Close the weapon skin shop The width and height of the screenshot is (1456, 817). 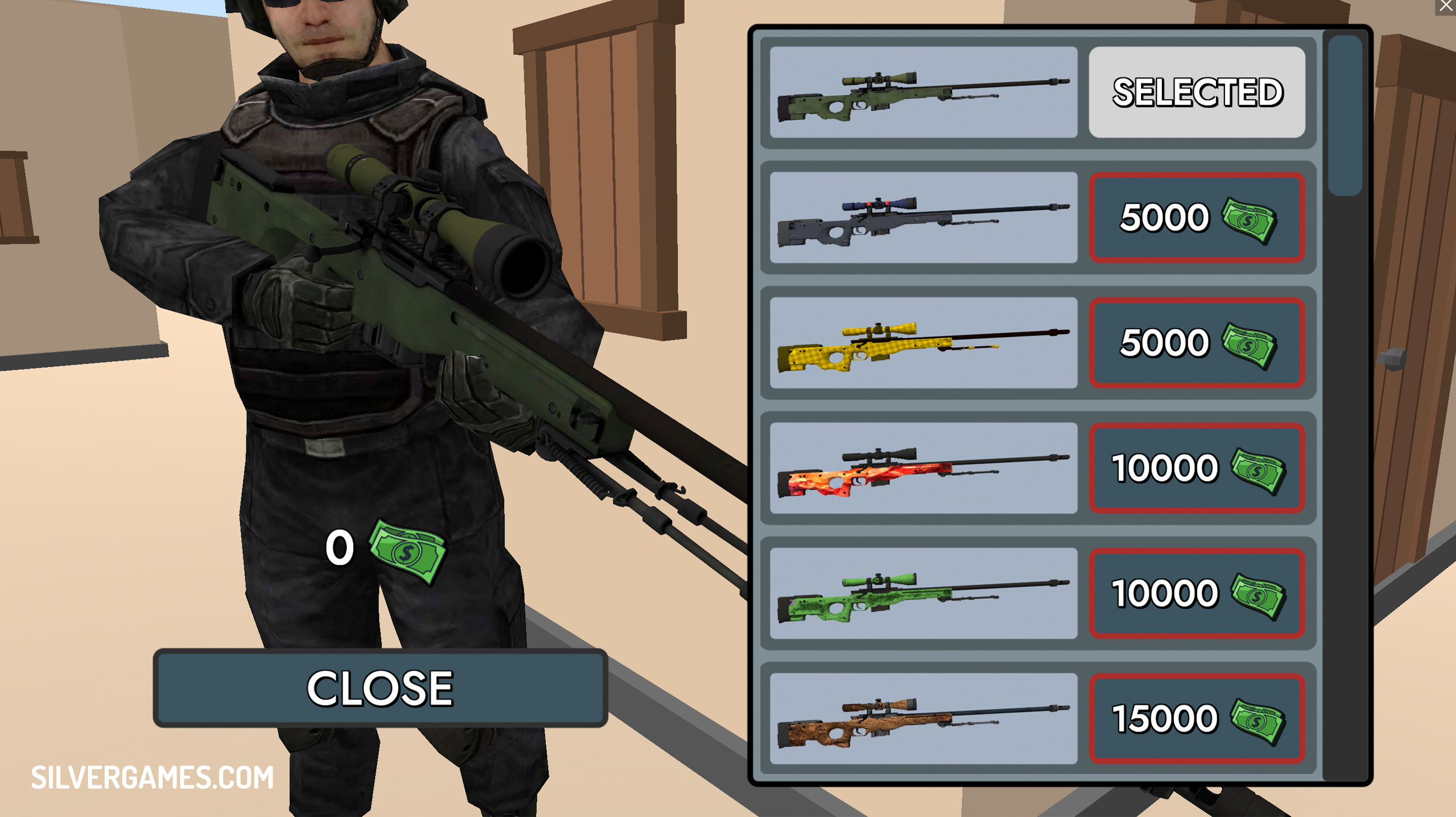click(380, 688)
